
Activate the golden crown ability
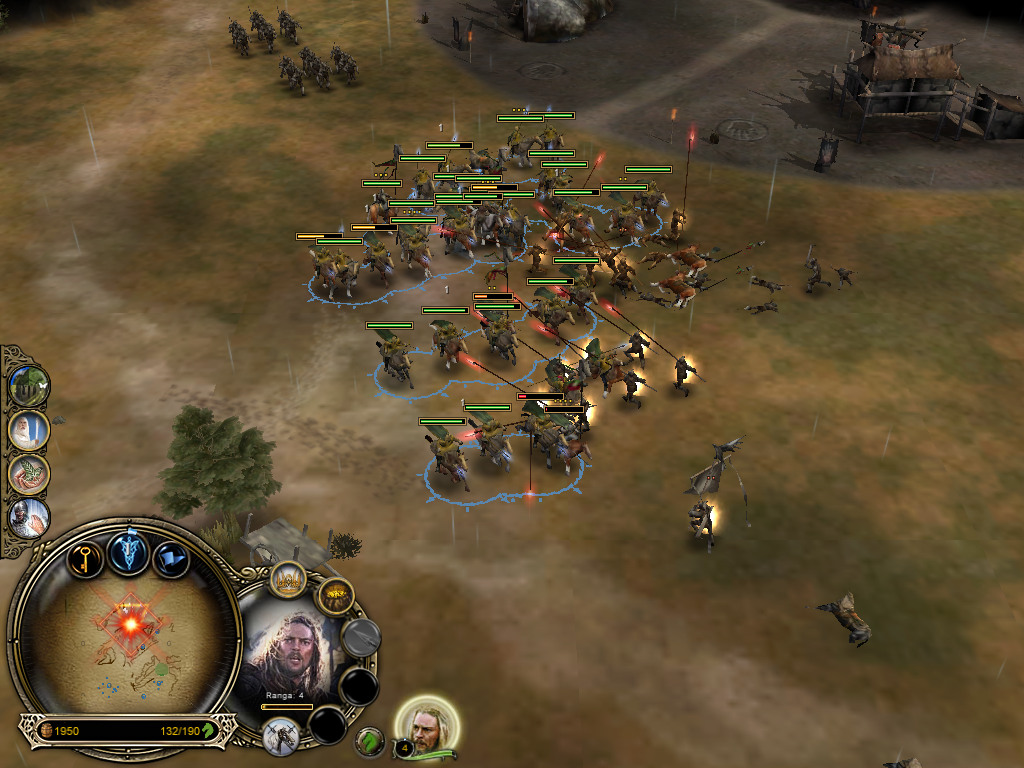point(289,580)
